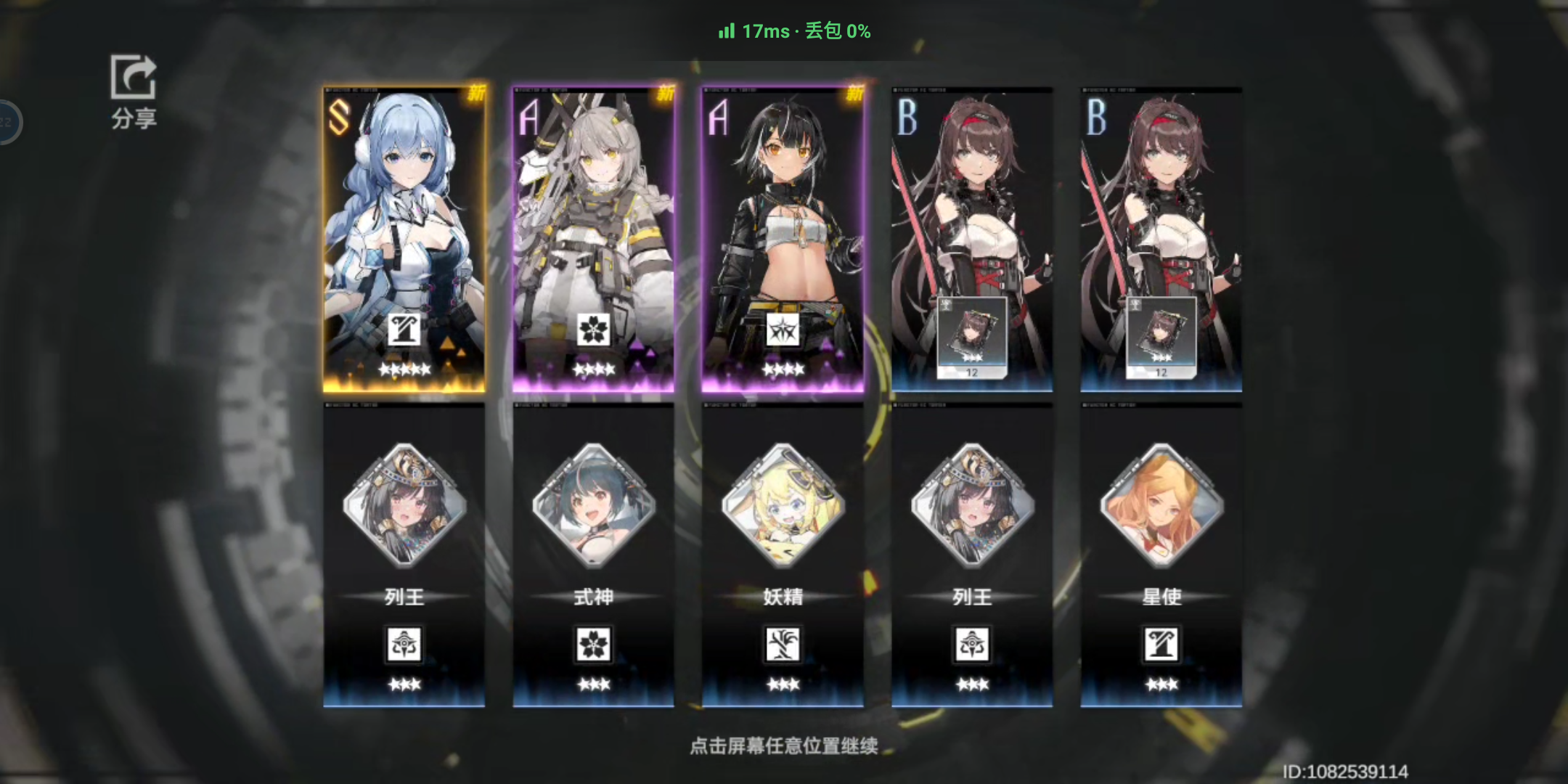Click the element icon below the first 列王 portrait

tap(404, 645)
